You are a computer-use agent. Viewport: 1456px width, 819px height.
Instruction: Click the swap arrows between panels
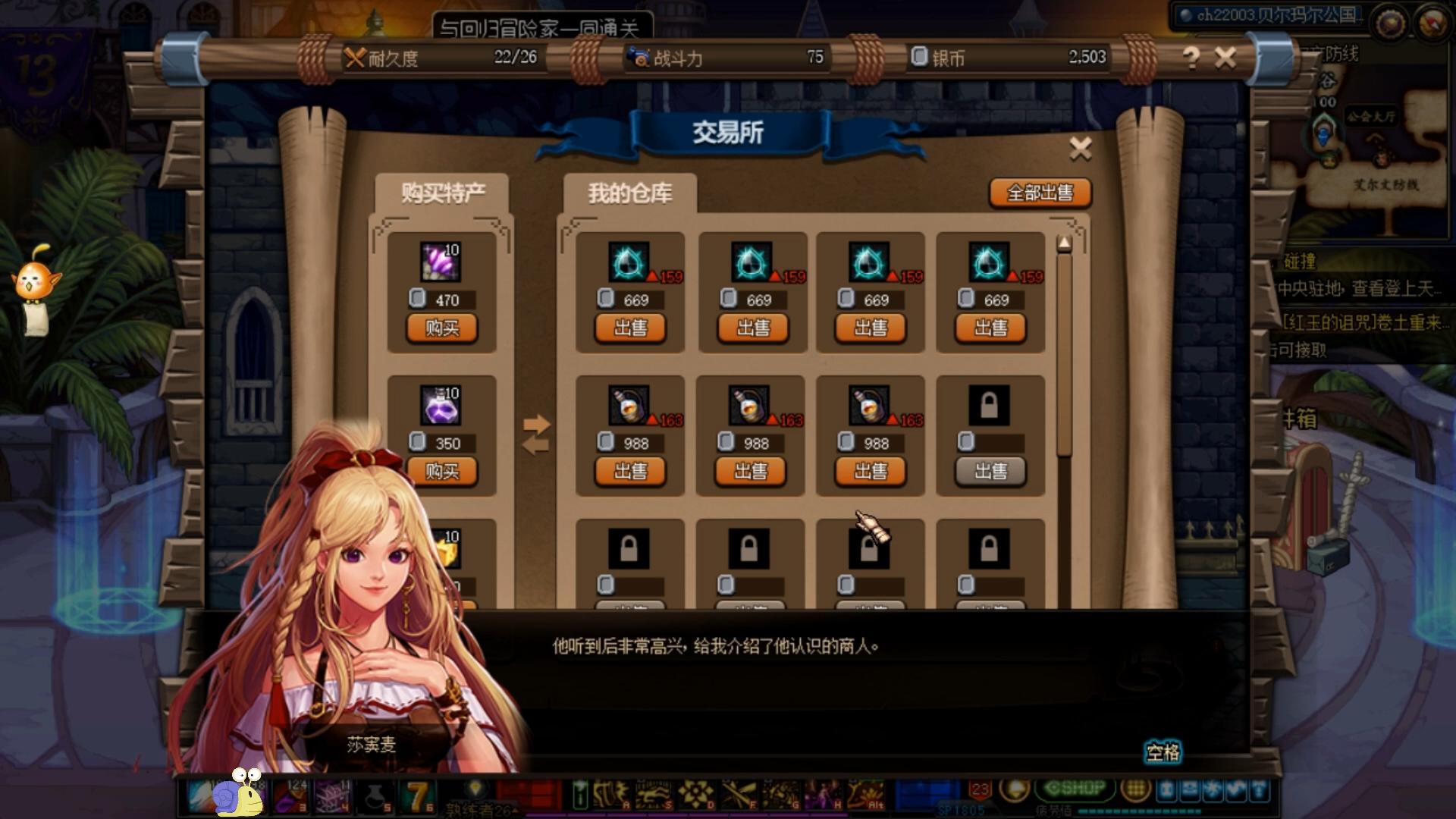point(535,435)
